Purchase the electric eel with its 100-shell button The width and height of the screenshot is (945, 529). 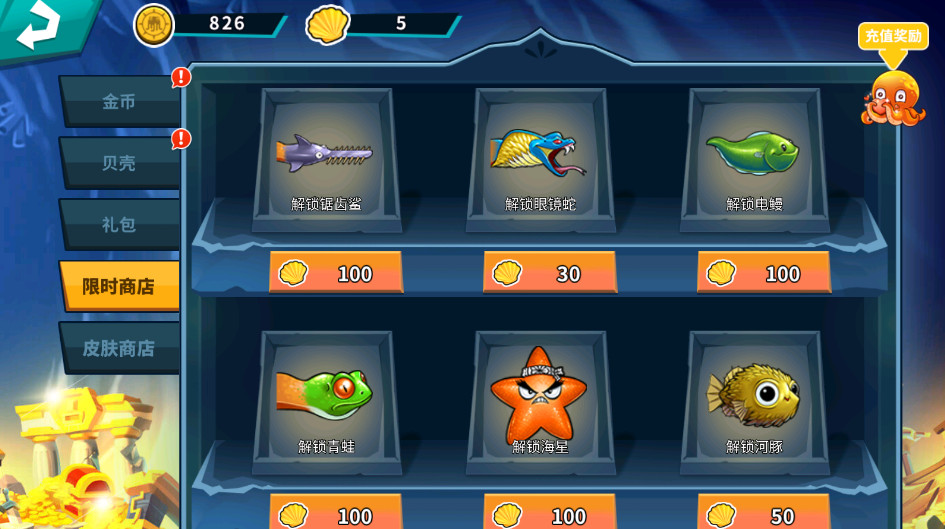click(x=763, y=273)
